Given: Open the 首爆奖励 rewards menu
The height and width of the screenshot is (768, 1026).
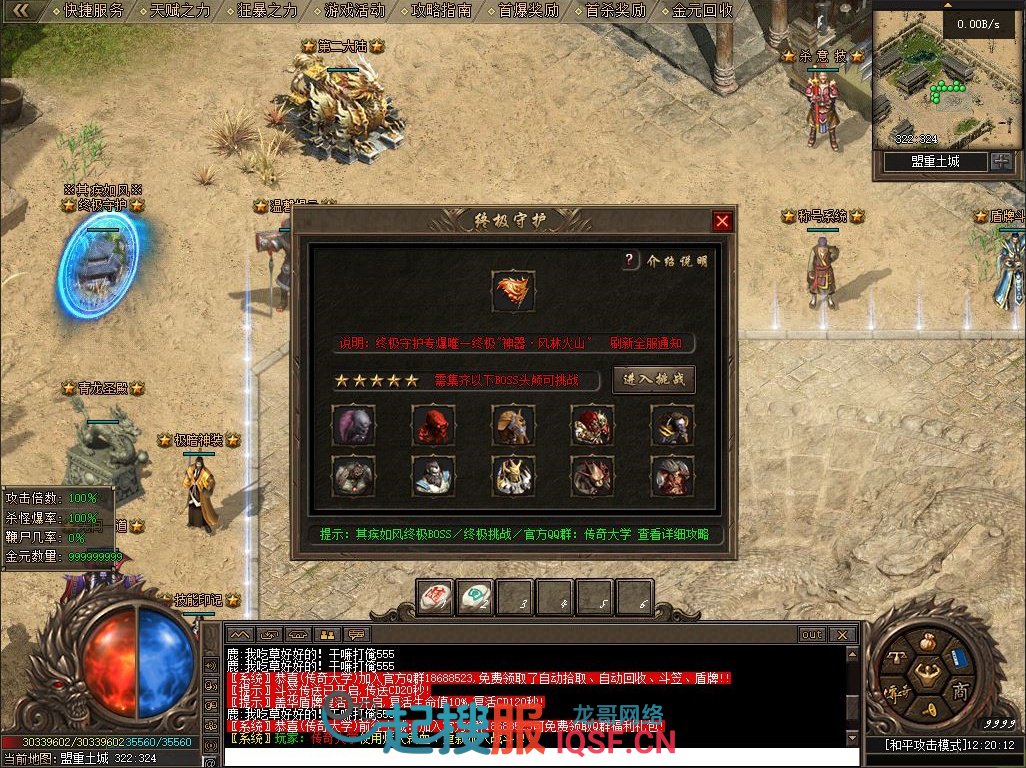Looking at the screenshot, I should click(528, 11).
